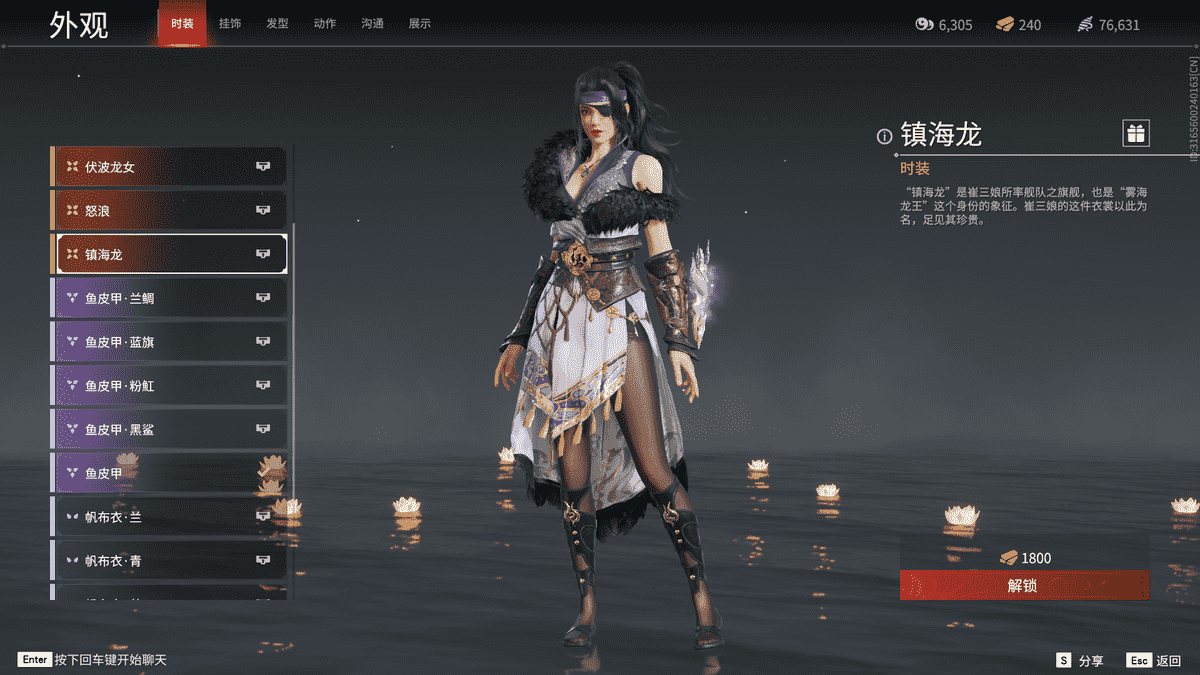This screenshot has height=675, width=1200.
Task: Select the 帆布衣·兰 outfit
Action: [x=170, y=517]
